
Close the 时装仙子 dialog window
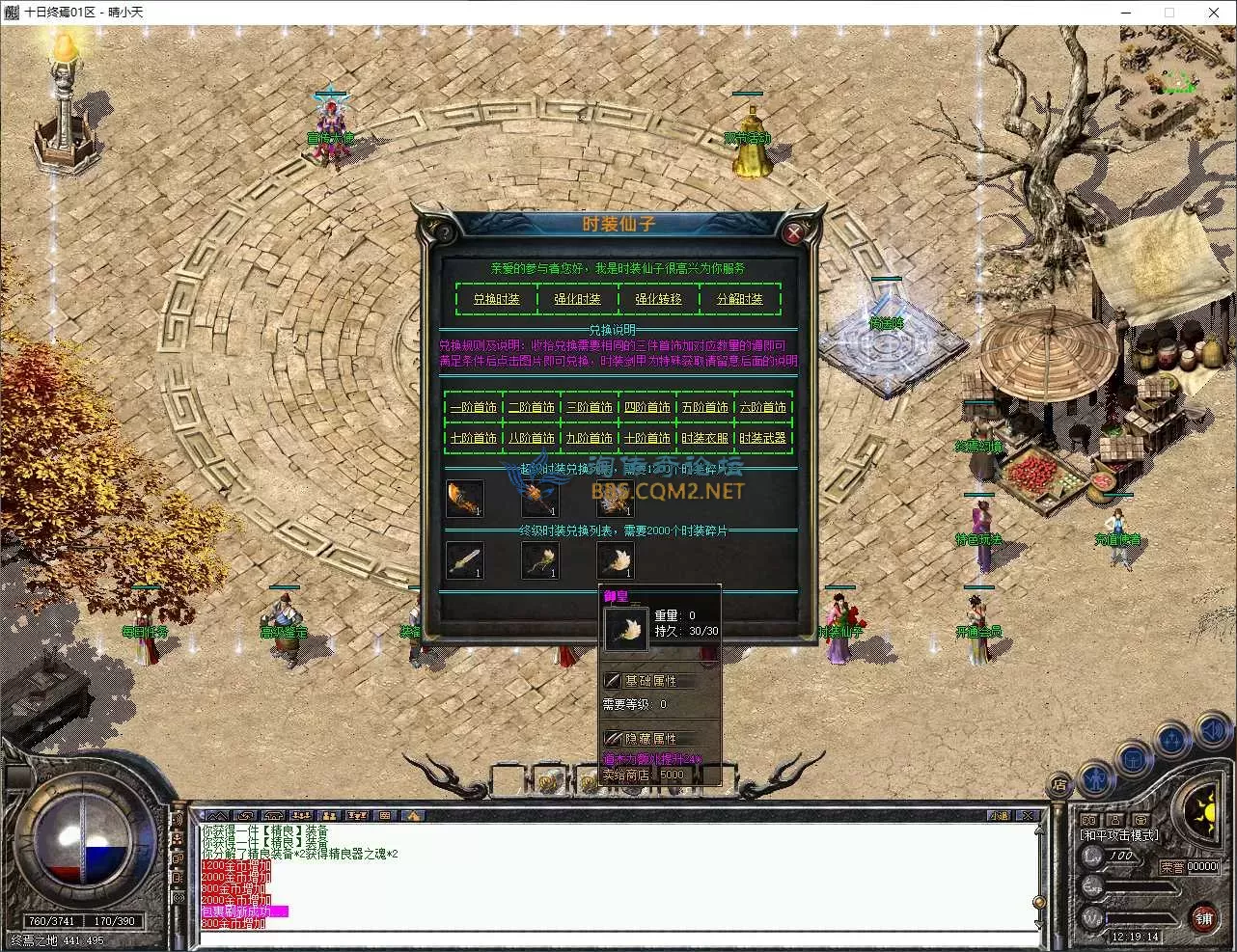point(794,232)
